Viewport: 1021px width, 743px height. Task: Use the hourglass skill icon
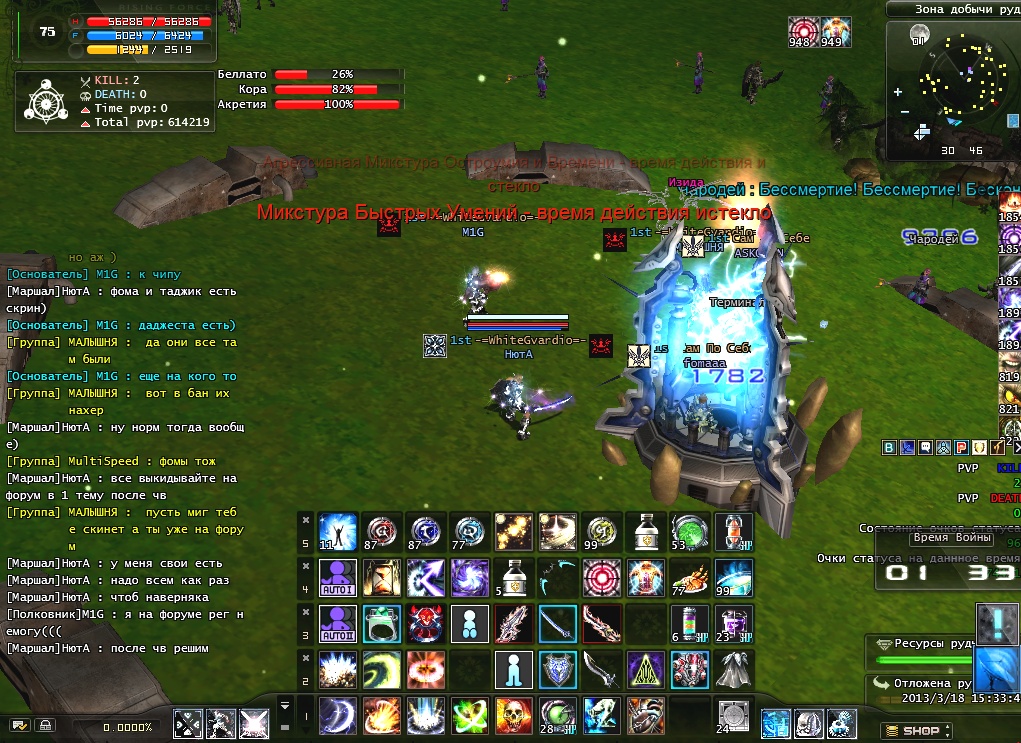point(380,577)
